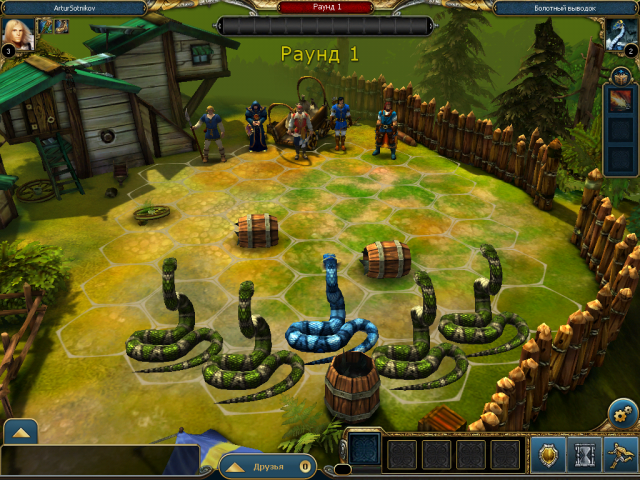Open the gear settings menu
Screen dimensions: 640x480
622,414
